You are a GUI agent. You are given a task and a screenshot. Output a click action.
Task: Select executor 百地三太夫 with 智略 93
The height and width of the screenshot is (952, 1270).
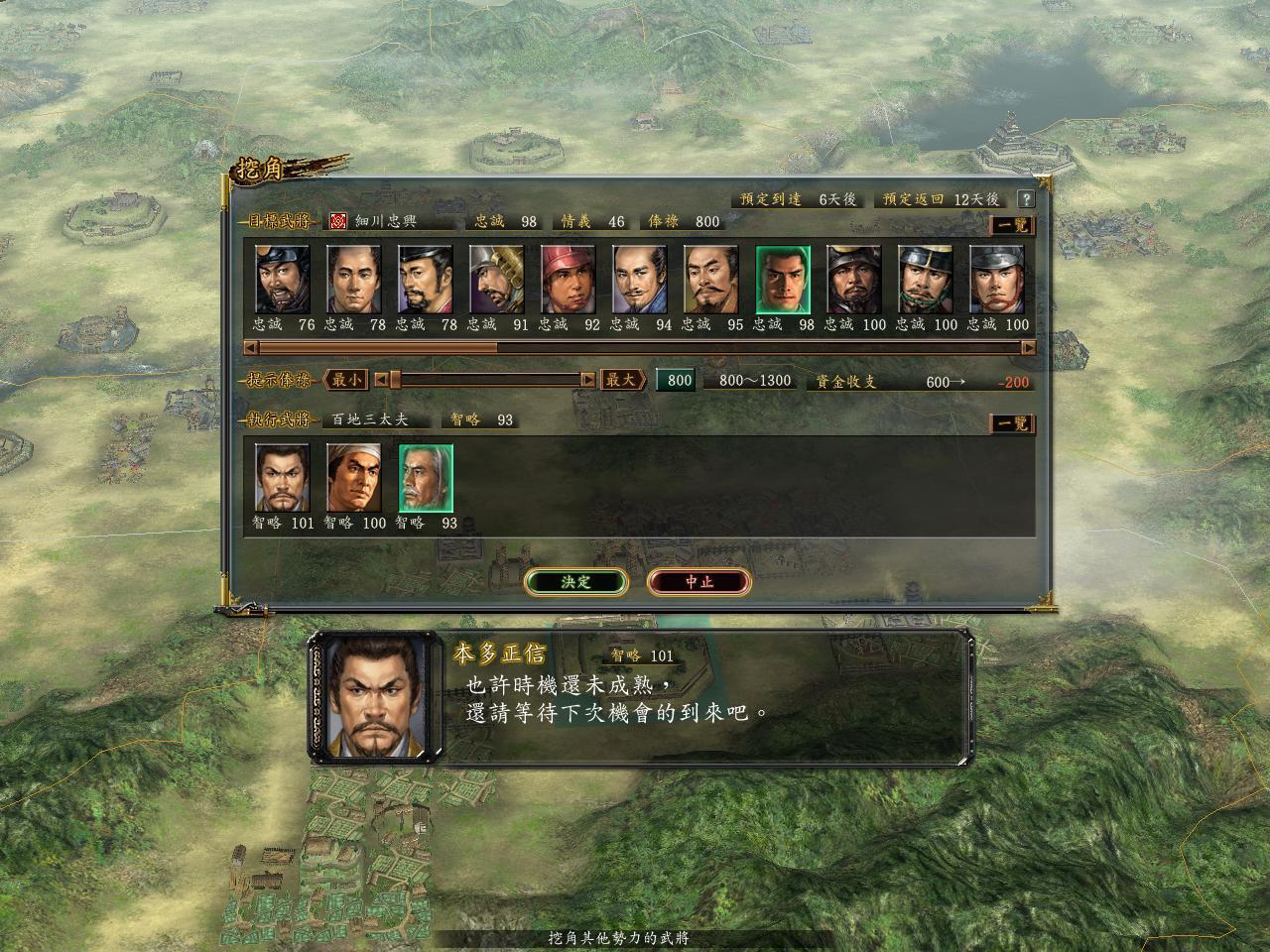[x=426, y=478]
